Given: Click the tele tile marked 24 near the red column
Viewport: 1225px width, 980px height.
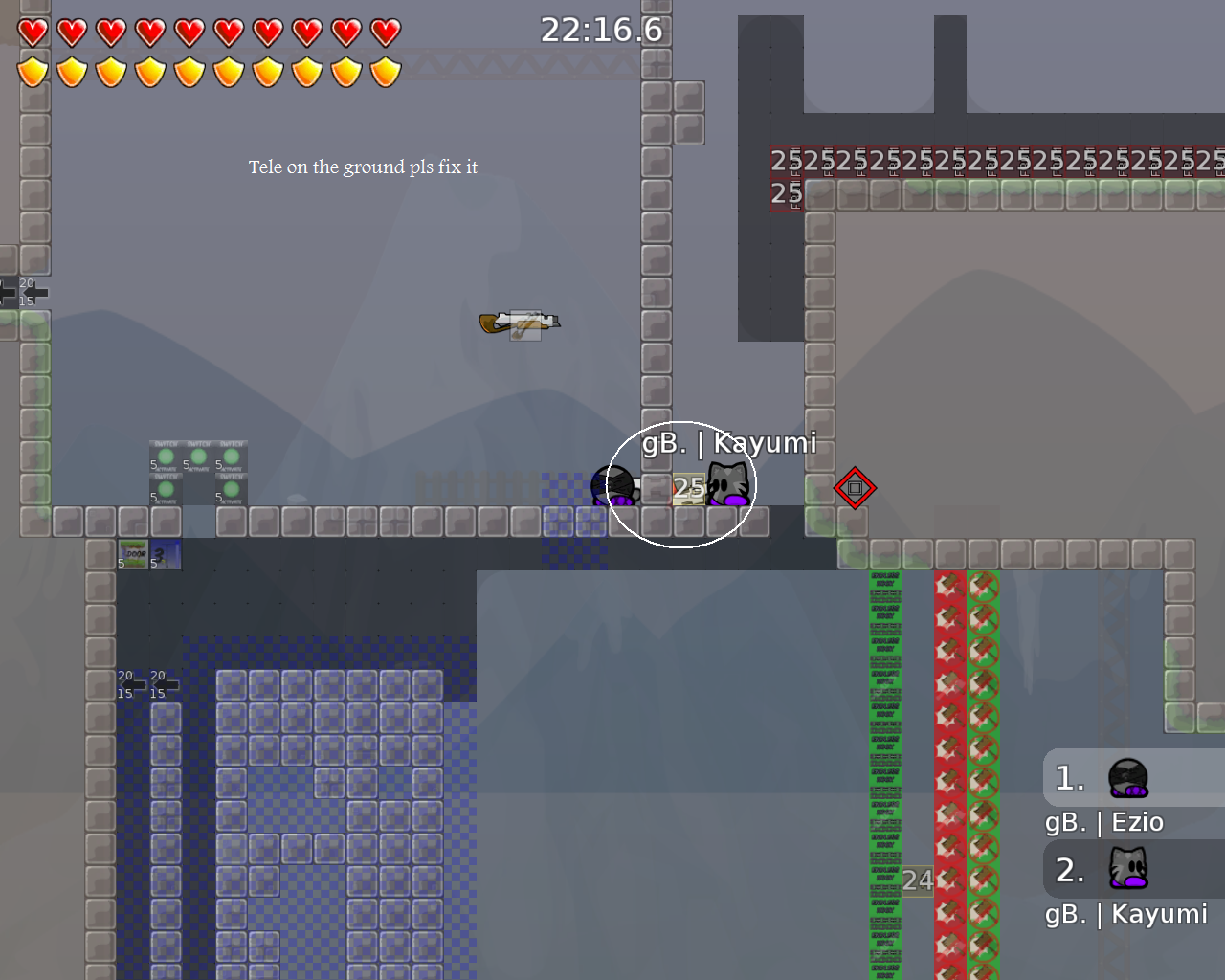Looking at the screenshot, I should (x=916, y=880).
